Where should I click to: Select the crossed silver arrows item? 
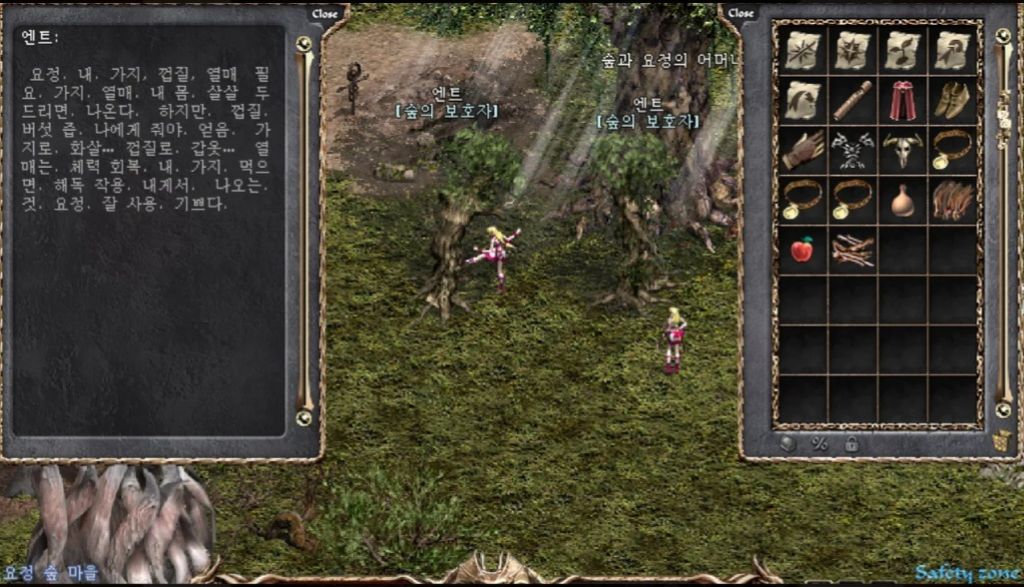point(852,150)
